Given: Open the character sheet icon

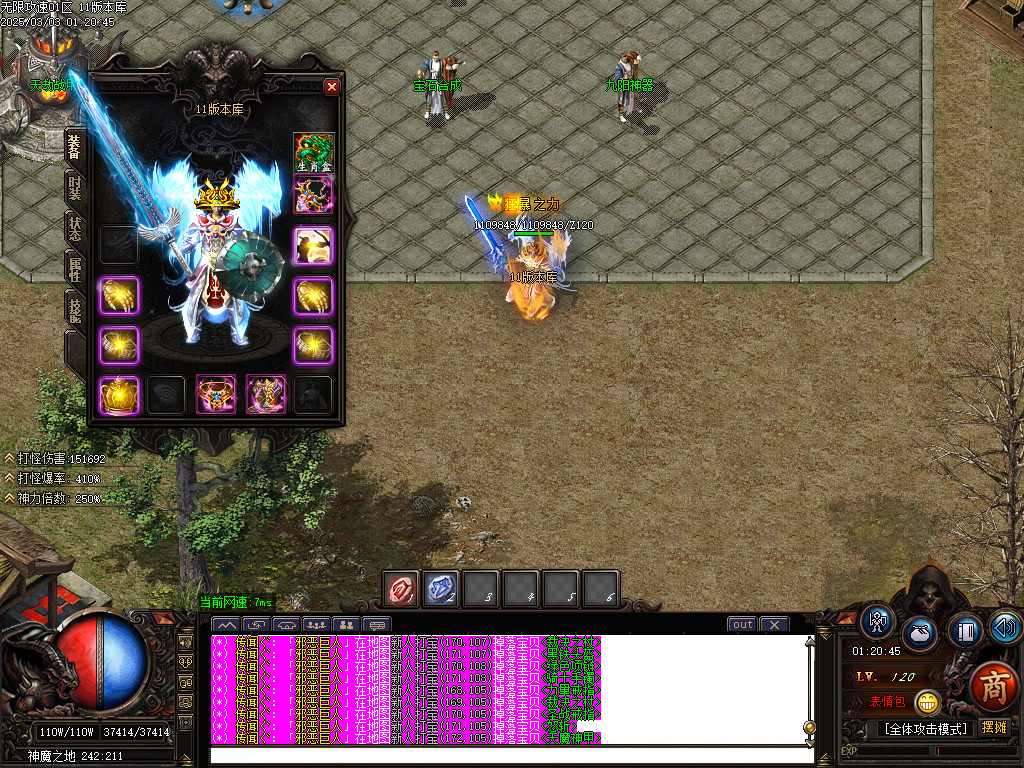Looking at the screenshot, I should click(878, 622).
